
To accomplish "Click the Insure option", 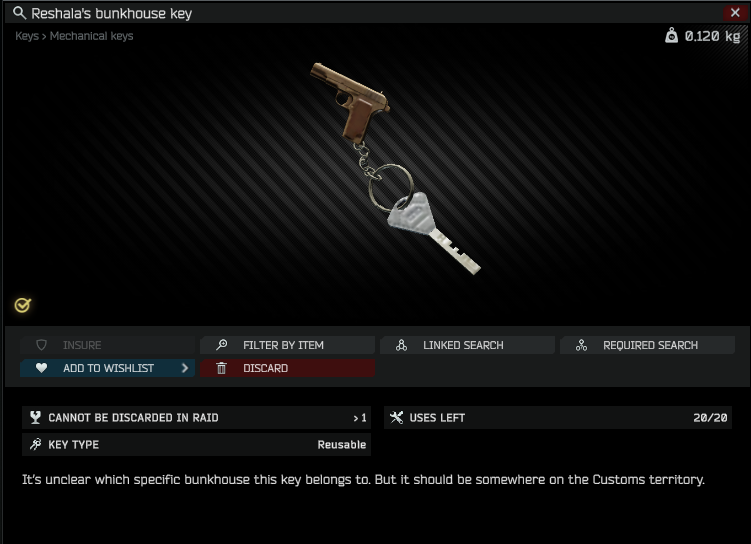I will click(82, 345).
